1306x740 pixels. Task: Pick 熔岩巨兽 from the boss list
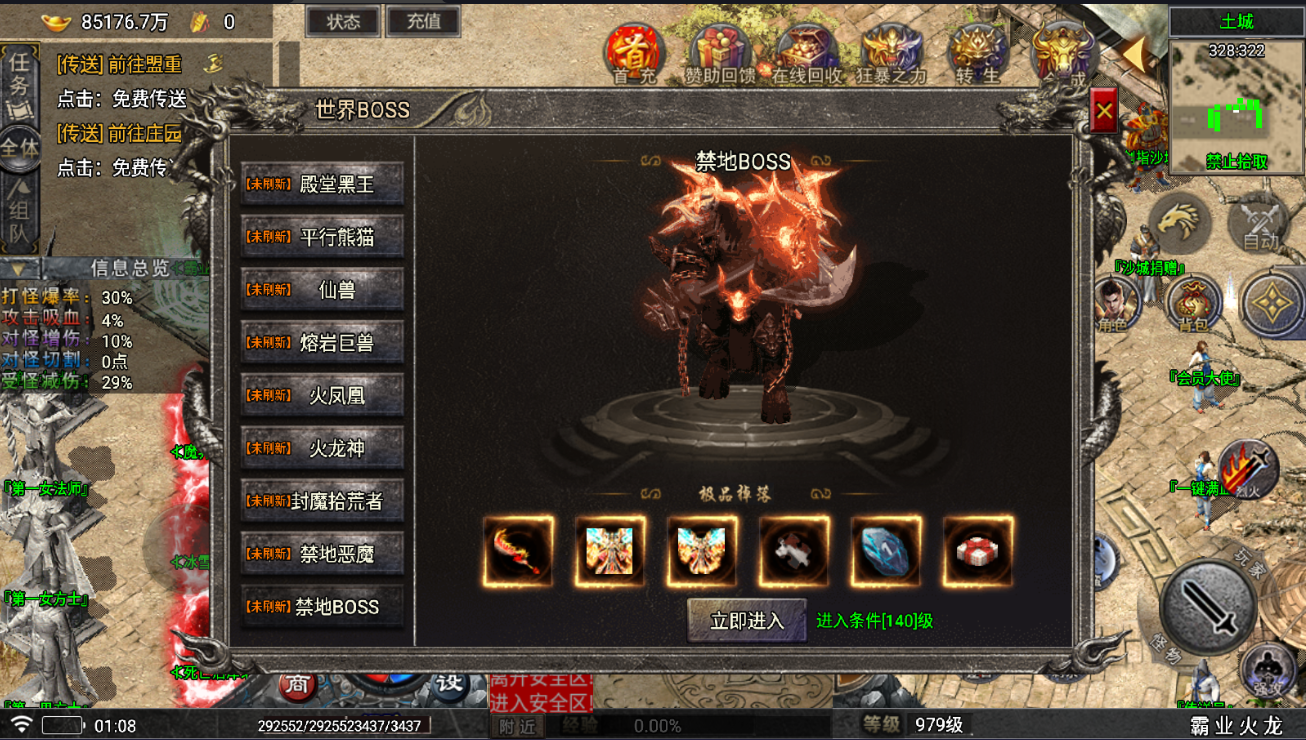(x=322, y=343)
